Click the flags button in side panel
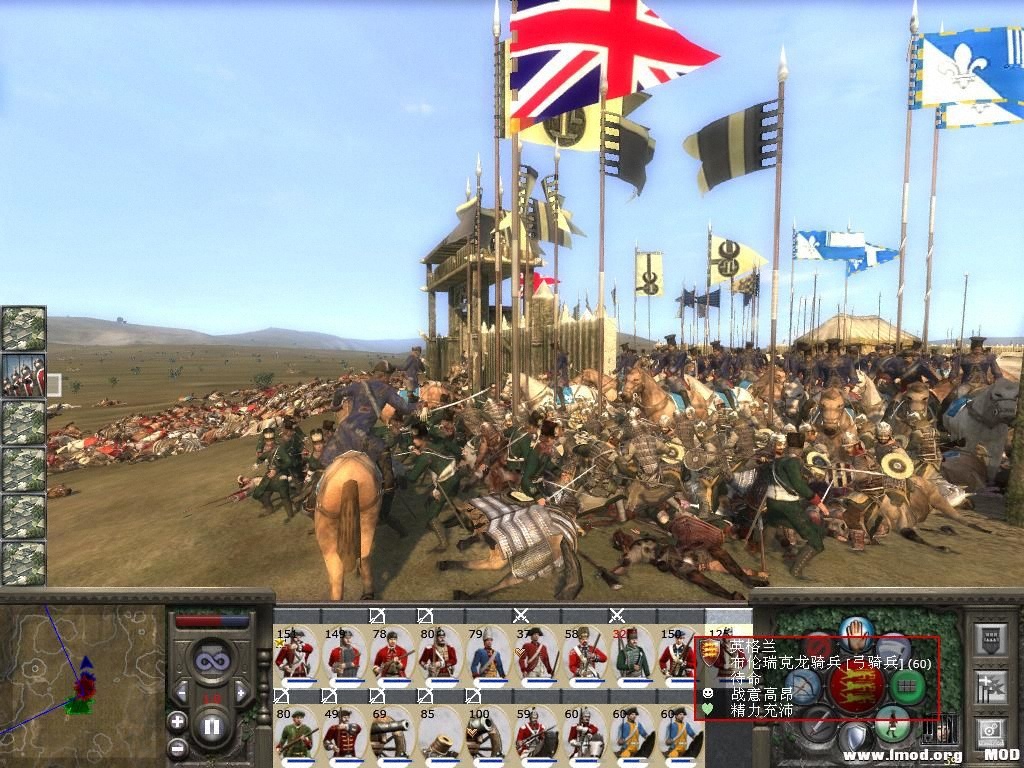The height and width of the screenshot is (768, 1024). [990, 687]
